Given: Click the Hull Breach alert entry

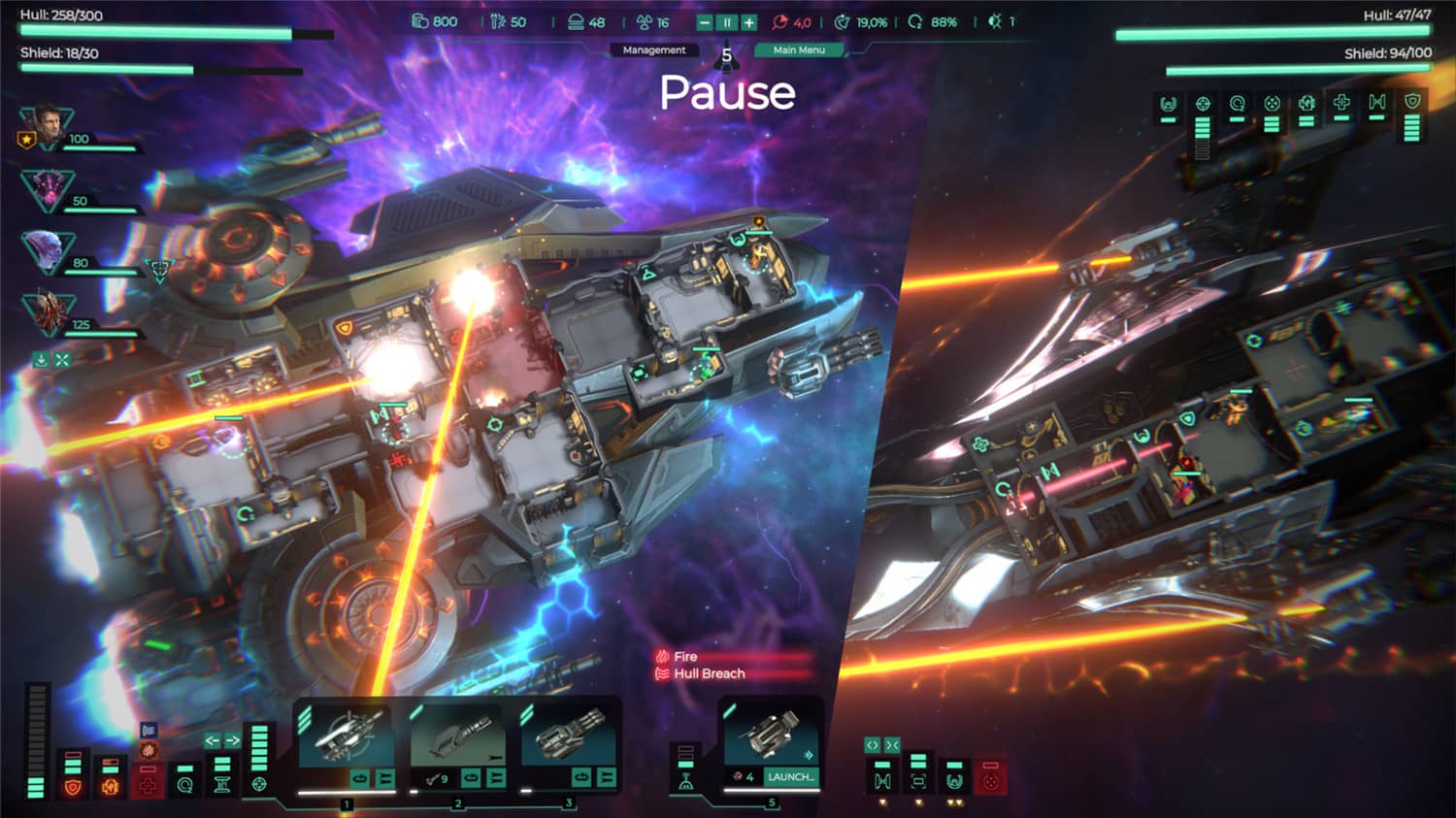Looking at the screenshot, I should (709, 672).
